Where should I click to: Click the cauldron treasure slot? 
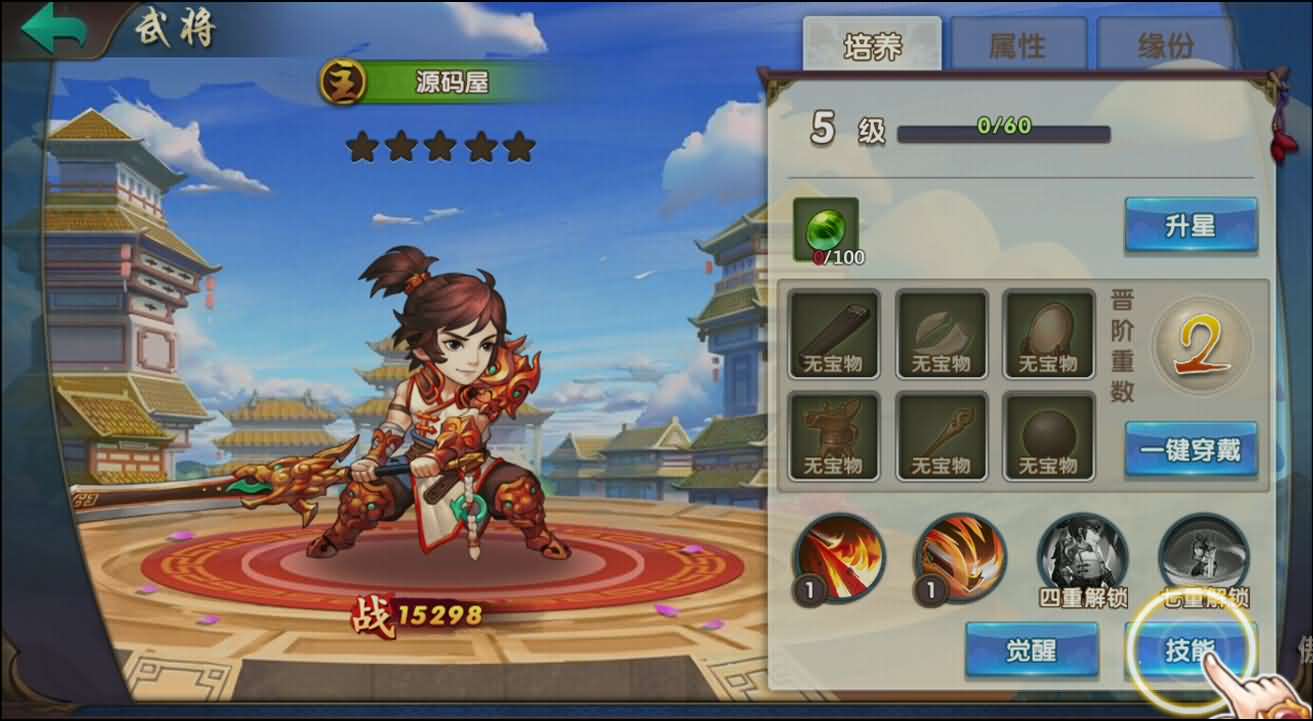coord(835,432)
